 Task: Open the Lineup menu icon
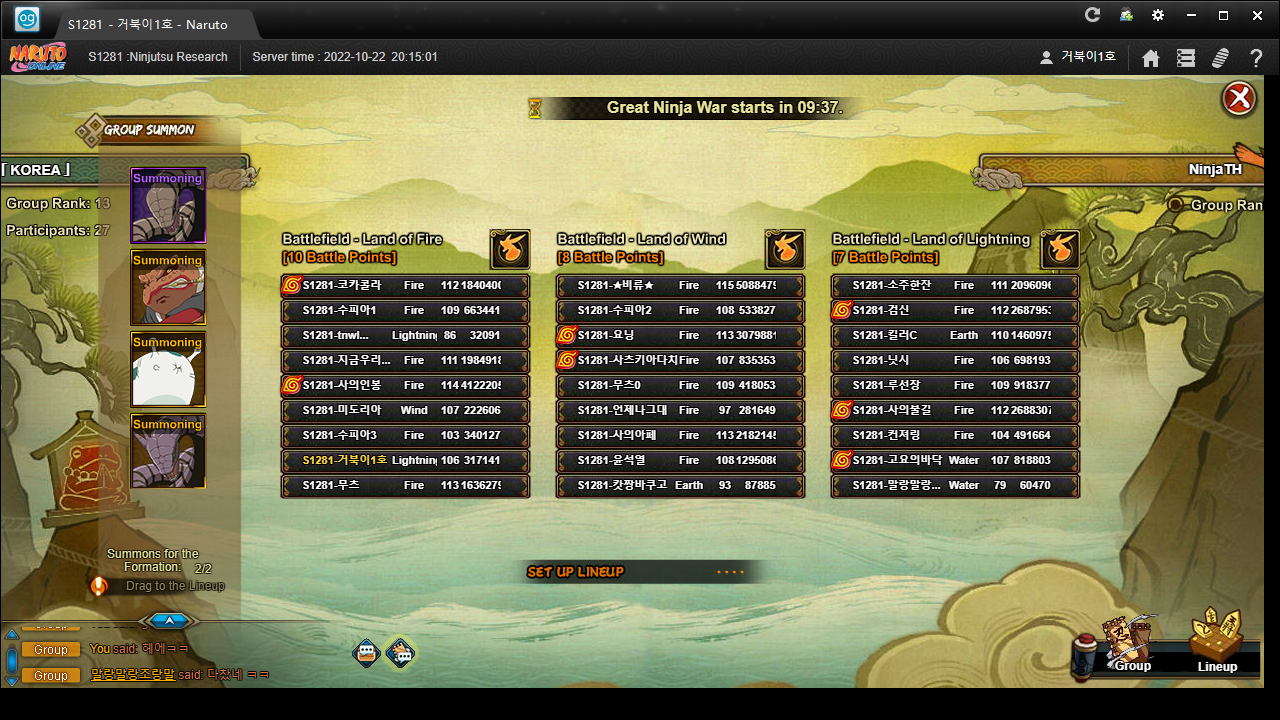point(1217,642)
